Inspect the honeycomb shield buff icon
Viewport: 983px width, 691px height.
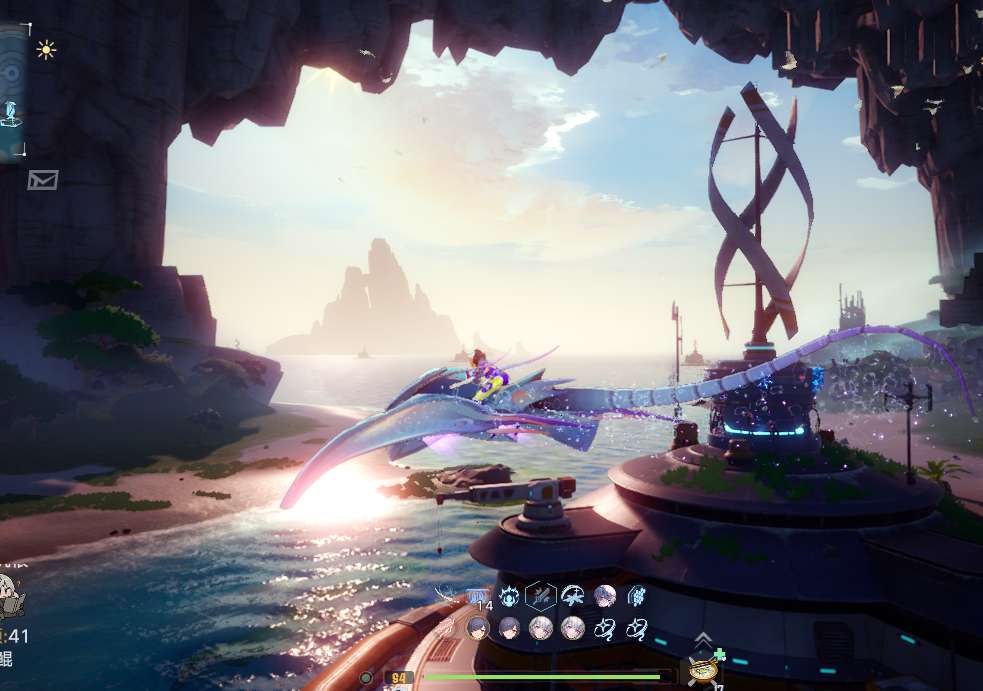tap(636, 597)
